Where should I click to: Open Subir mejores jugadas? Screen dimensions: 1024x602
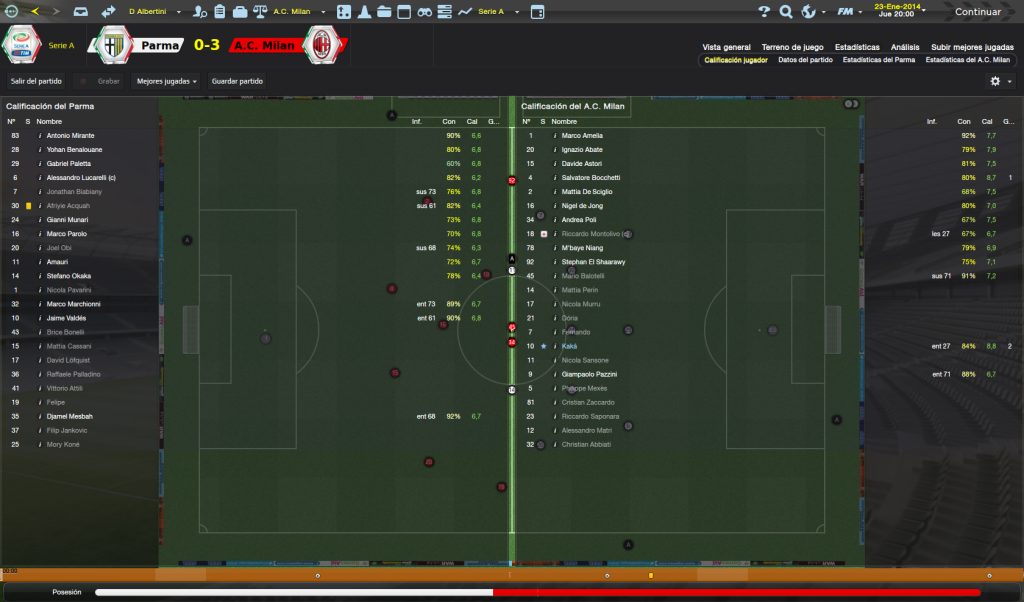[x=972, y=47]
